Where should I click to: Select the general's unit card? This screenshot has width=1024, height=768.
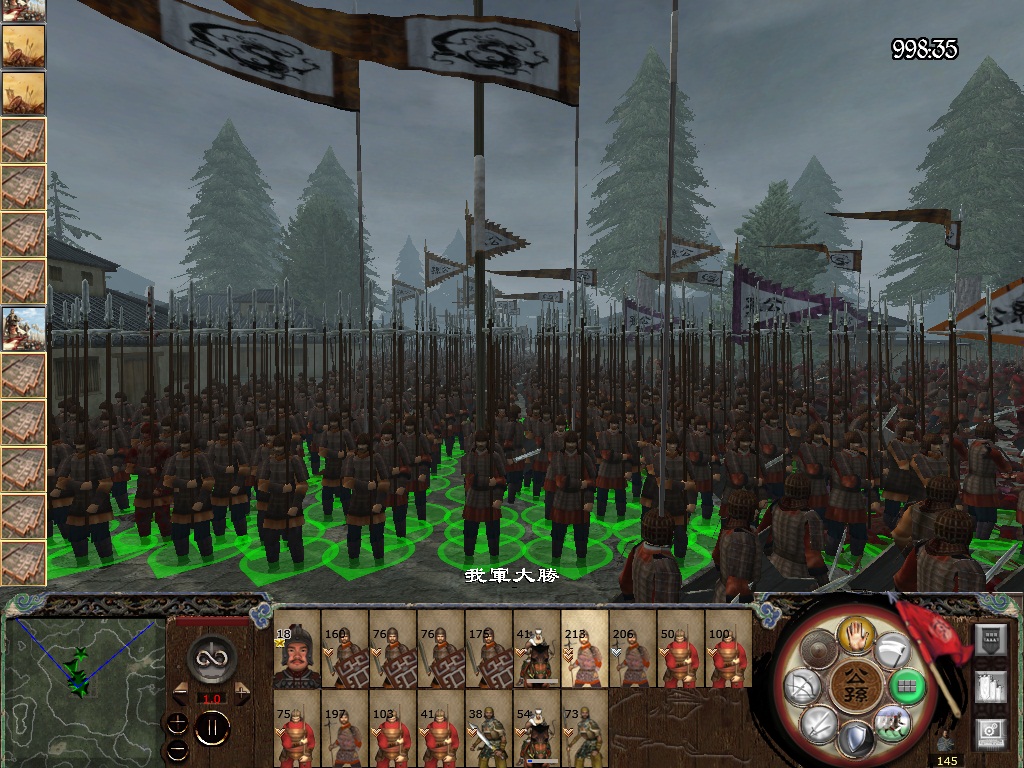coord(296,658)
